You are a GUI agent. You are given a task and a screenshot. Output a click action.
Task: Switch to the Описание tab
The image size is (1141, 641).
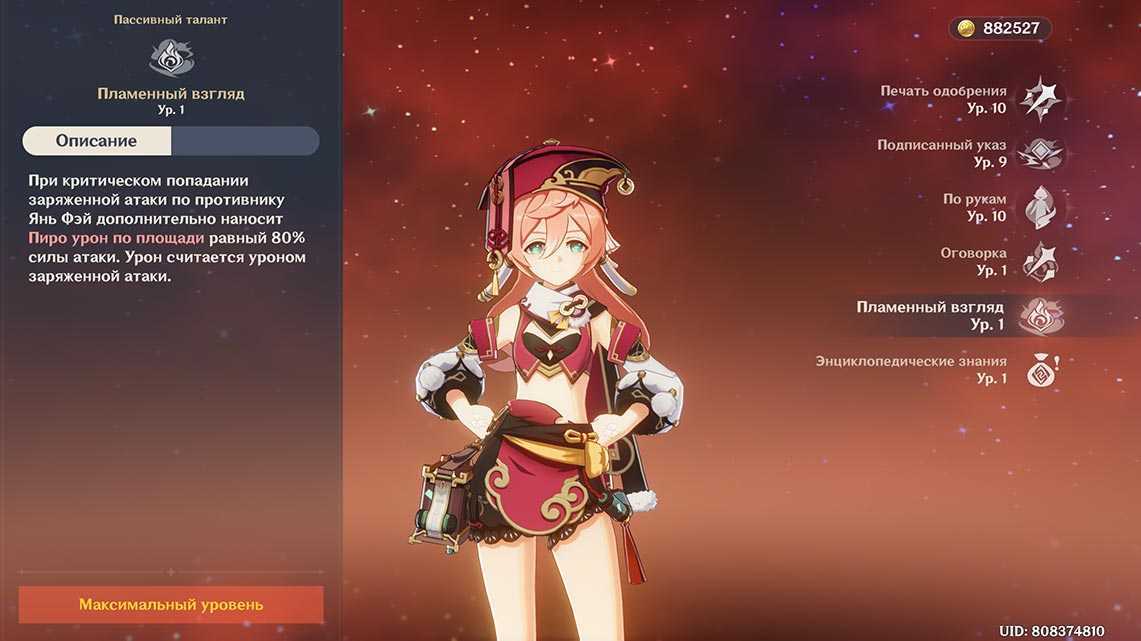(97, 141)
